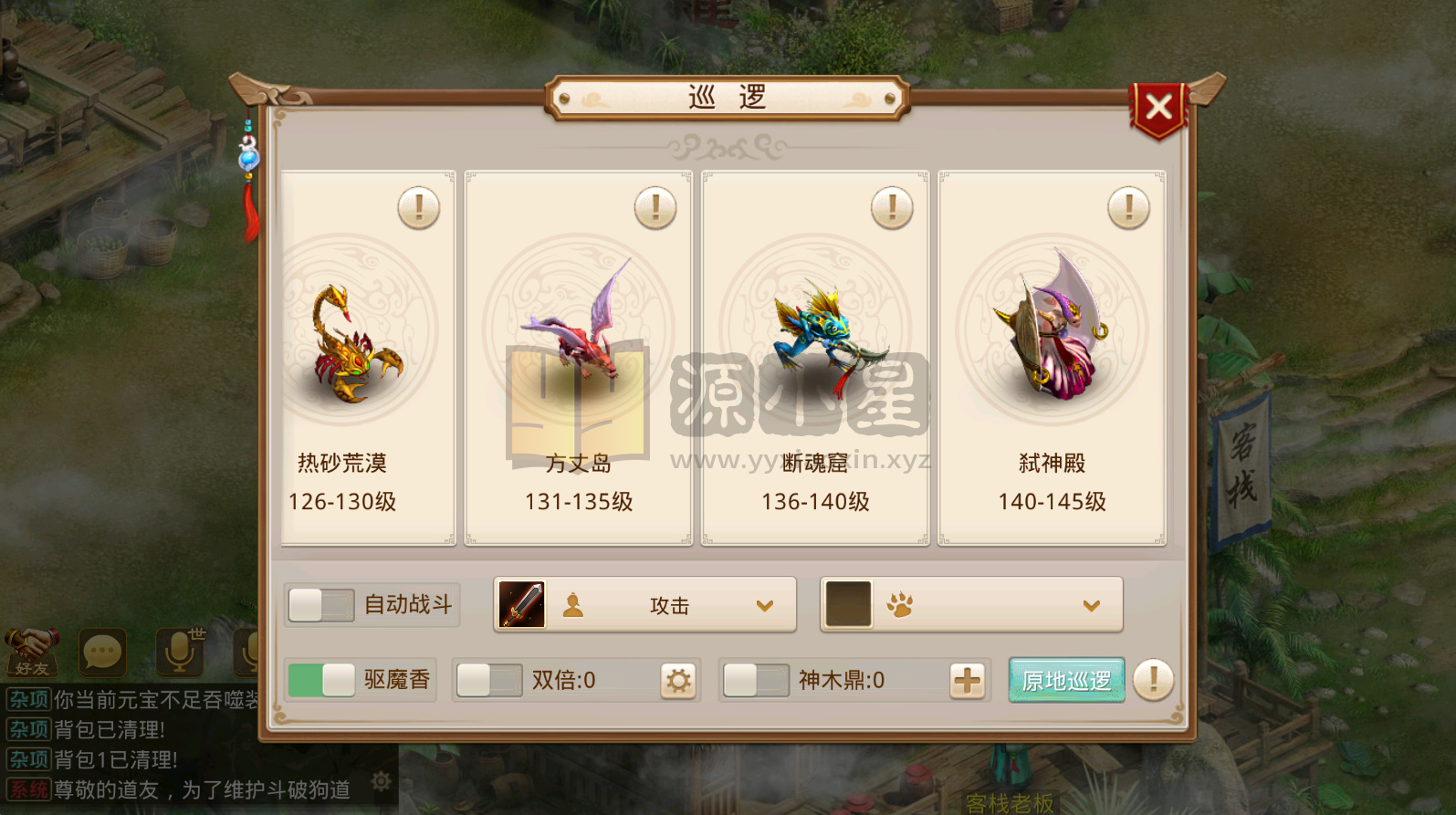Close the 巡逻 patrol window
This screenshot has height=815, width=1456.
(x=1158, y=109)
